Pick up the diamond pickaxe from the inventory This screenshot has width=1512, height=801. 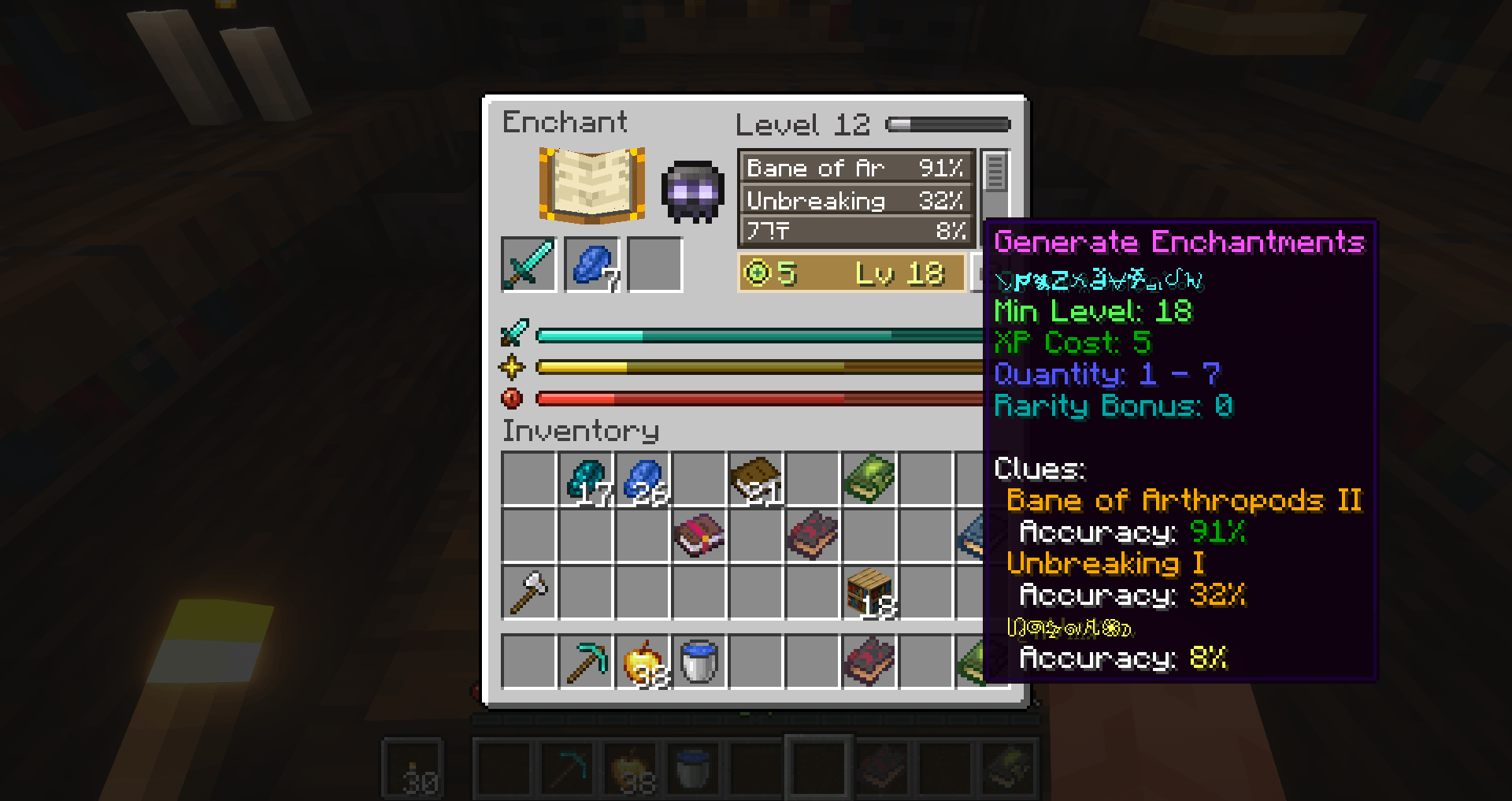584,661
